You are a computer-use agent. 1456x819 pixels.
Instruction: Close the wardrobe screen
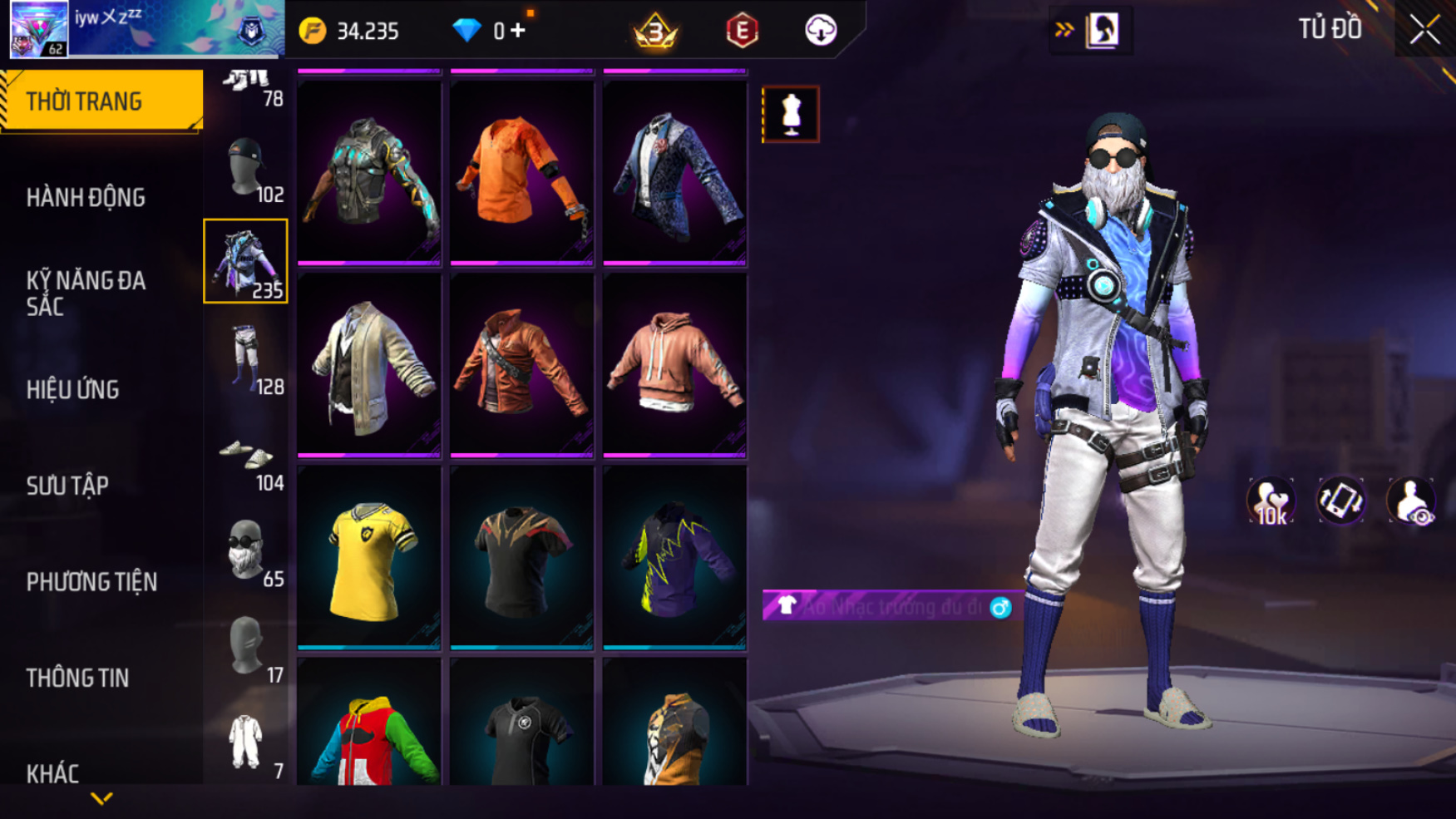tap(1424, 31)
